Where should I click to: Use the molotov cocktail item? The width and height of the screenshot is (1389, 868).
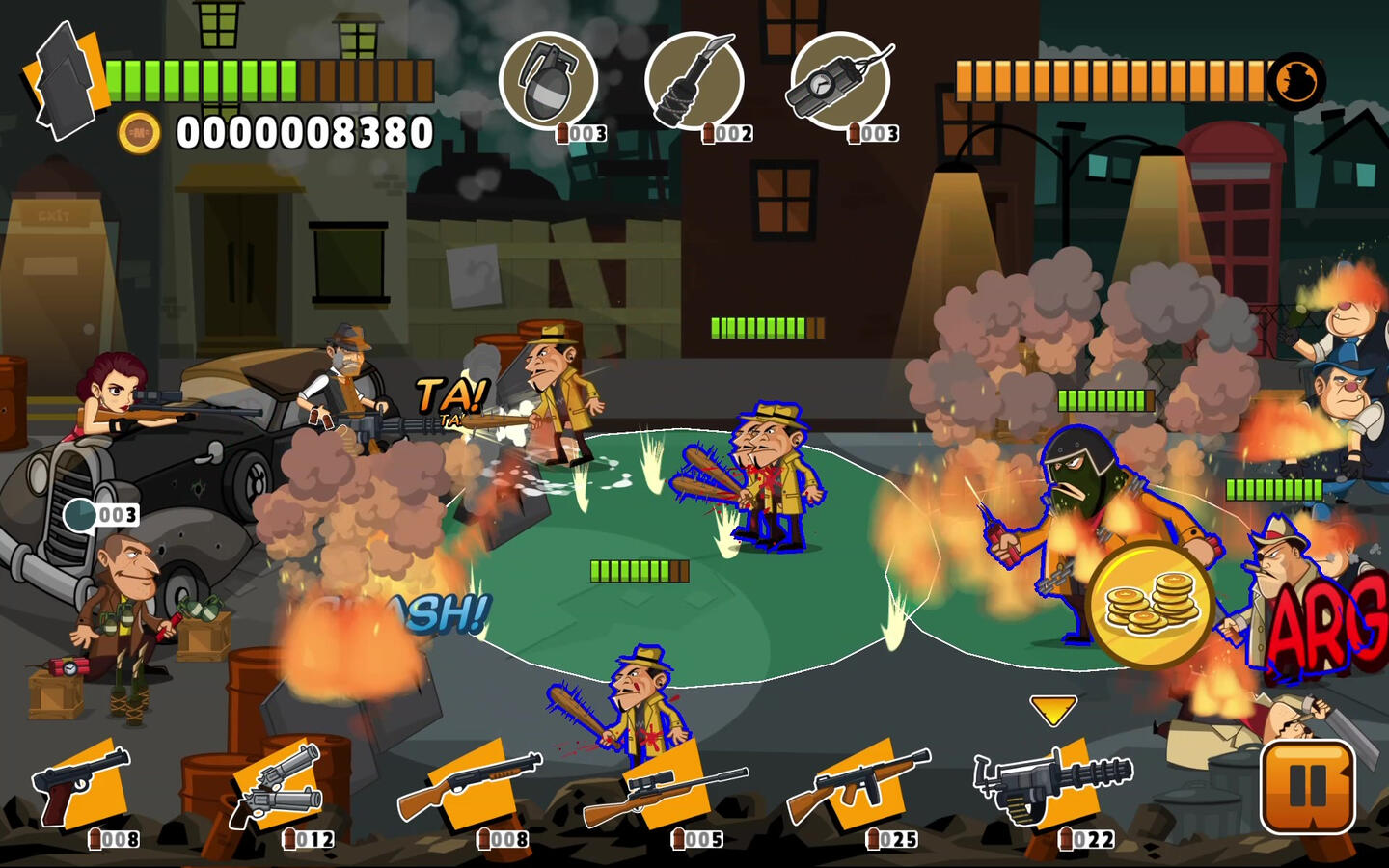694,81
